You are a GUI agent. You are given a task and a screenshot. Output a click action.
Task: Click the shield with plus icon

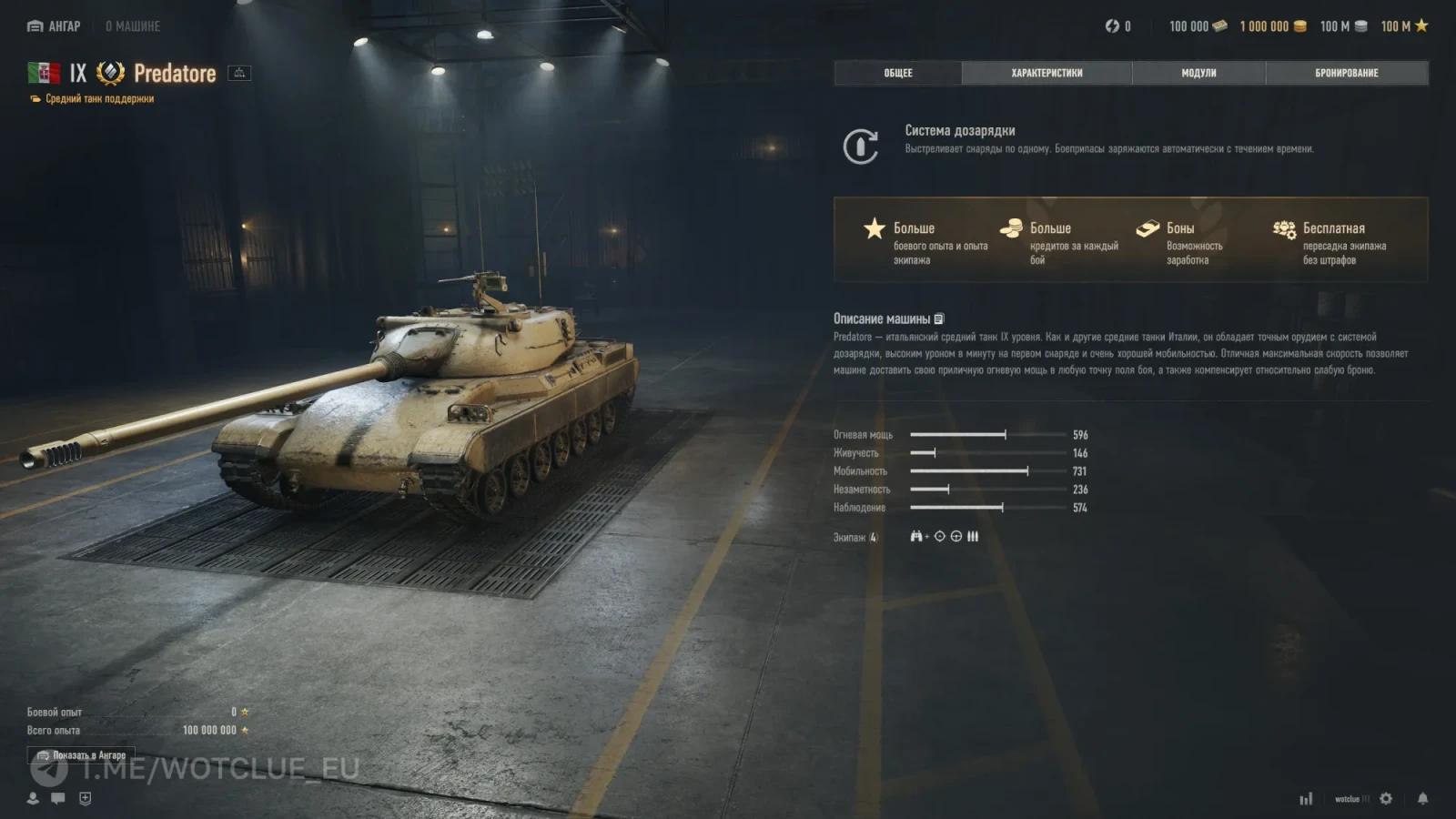86,798
